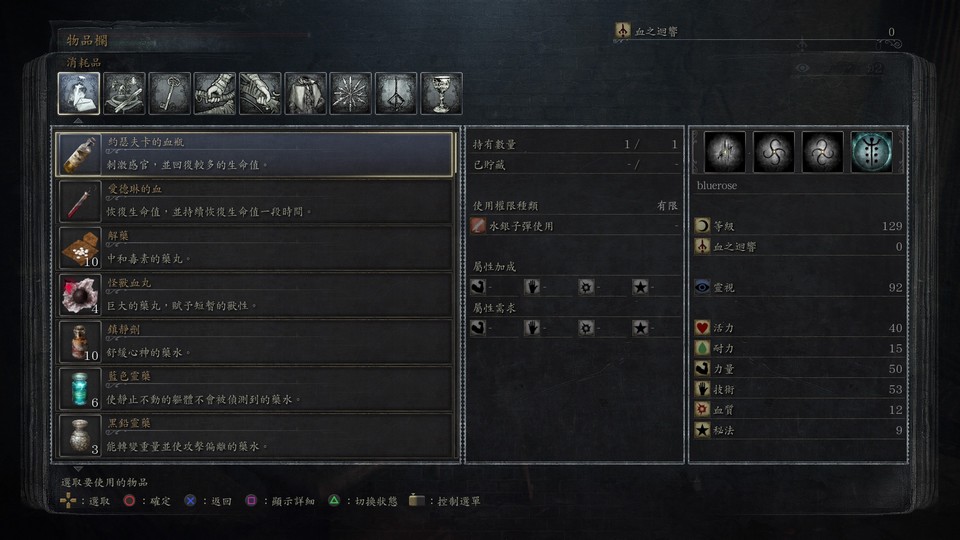Select the teal glowing oath rune icon
Viewport: 960px width, 540px height.
pos(871,152)
